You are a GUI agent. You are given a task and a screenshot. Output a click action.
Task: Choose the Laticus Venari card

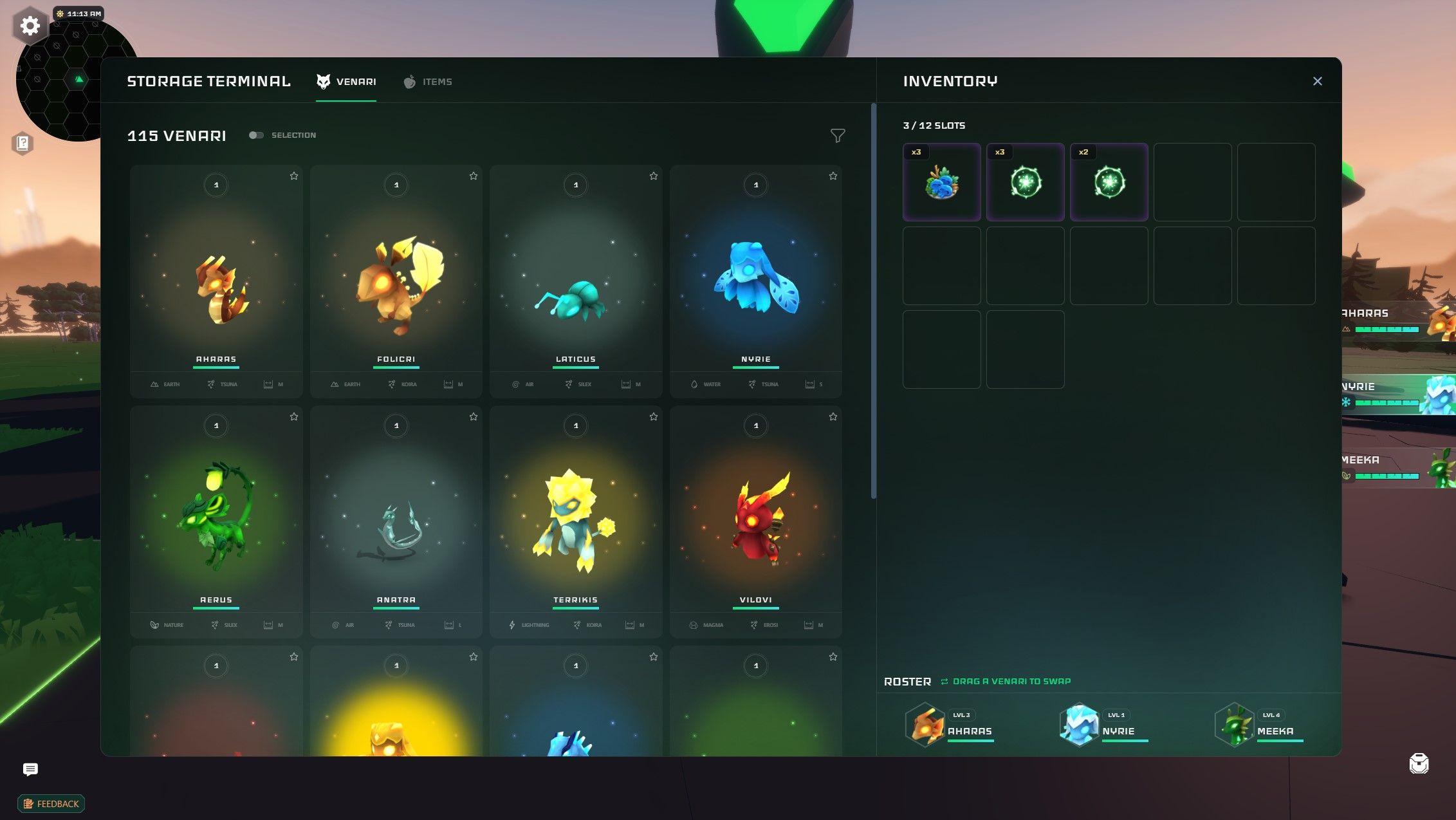pyautogui.click(x=575, y=281)
